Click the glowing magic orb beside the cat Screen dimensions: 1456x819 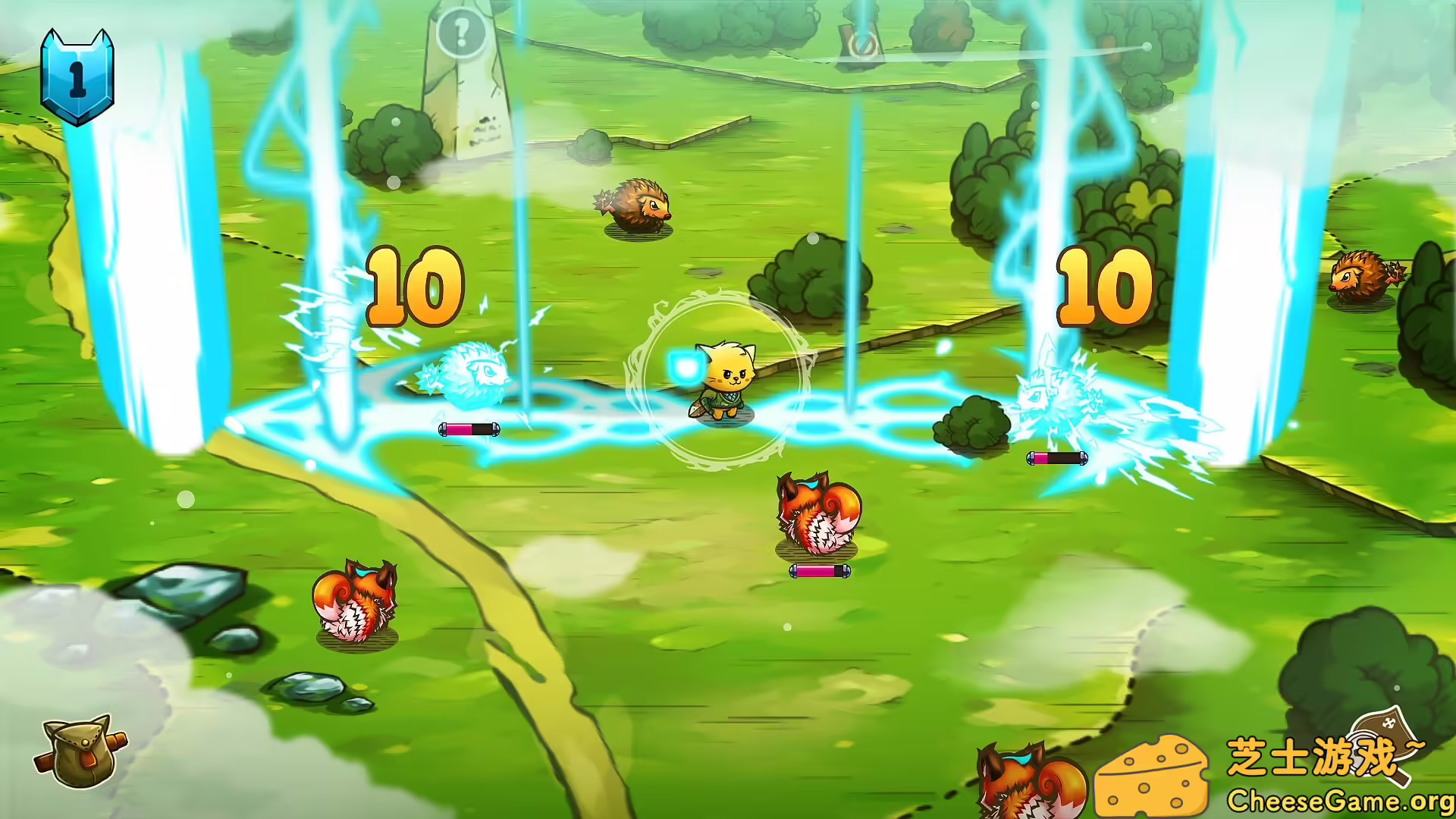coord(685,366)
